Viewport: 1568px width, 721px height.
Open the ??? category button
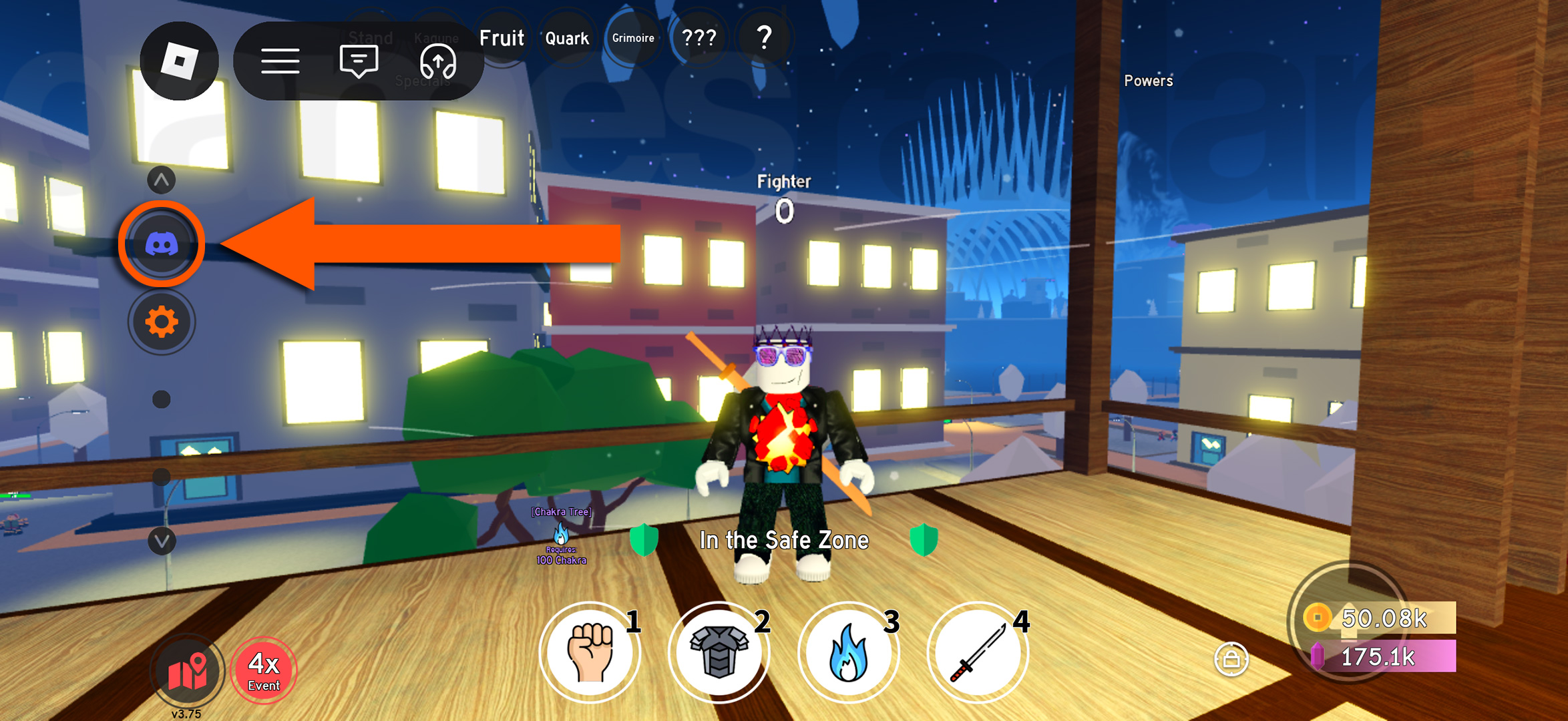coord(699,38)
